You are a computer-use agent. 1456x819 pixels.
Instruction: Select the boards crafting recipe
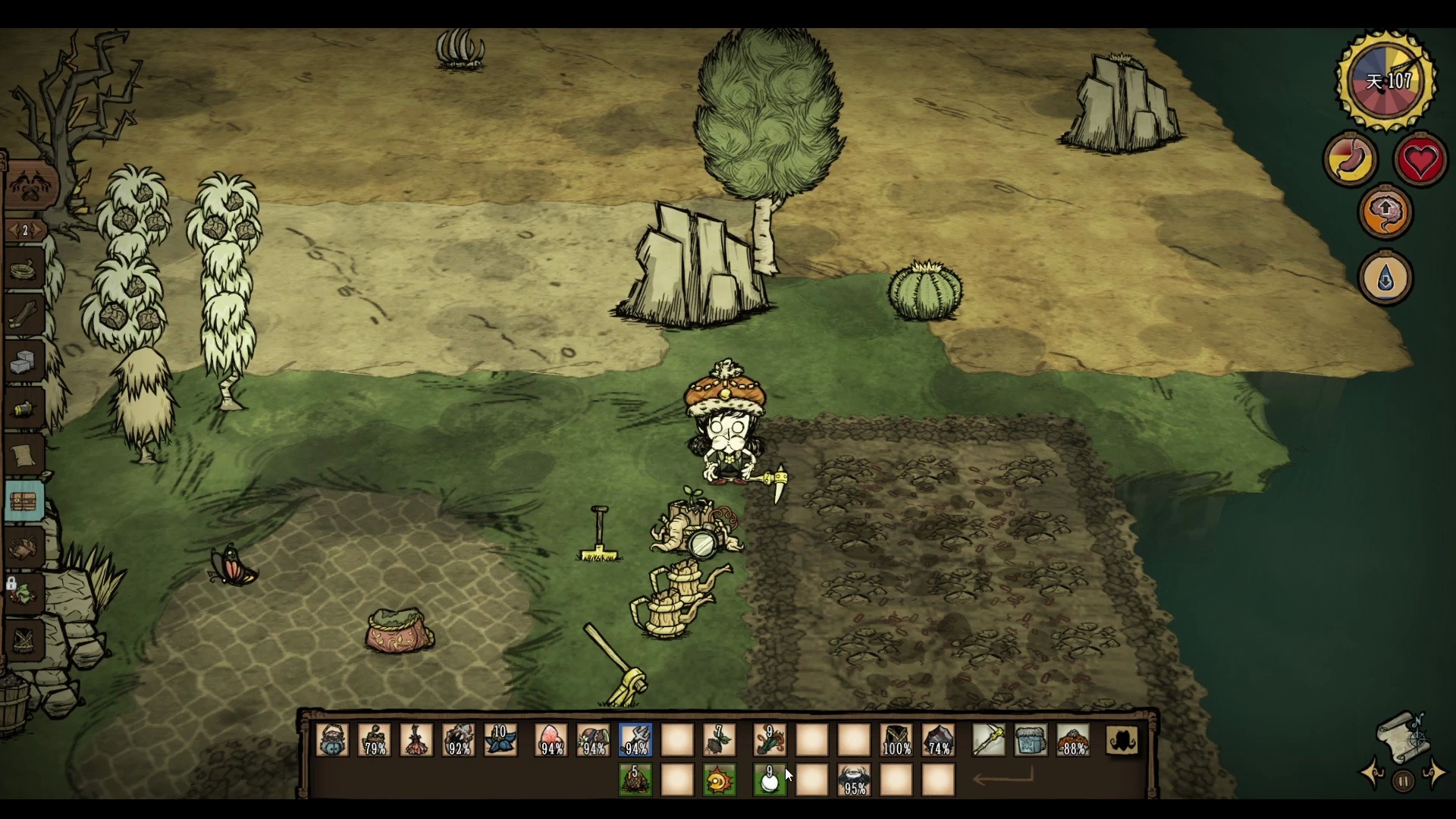(23, 314)
